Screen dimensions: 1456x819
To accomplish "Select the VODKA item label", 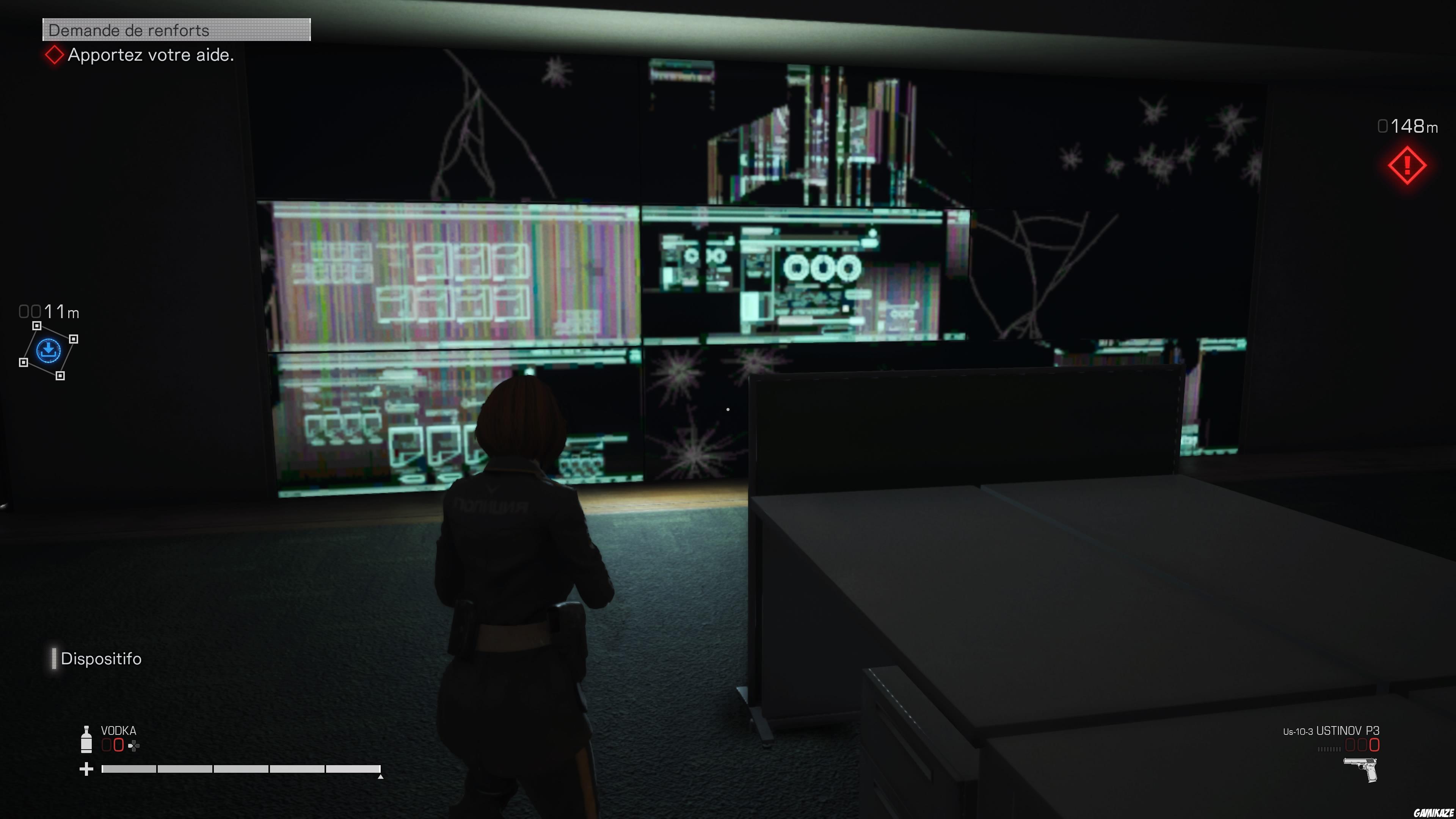I will [119, 730].
